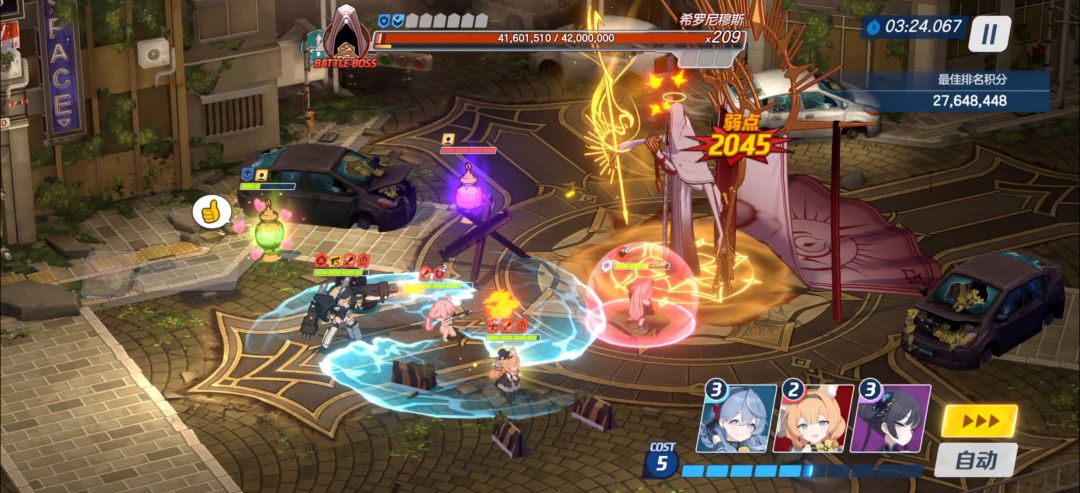Pause the battle
1080x493 pixels.
coord(989,34)
